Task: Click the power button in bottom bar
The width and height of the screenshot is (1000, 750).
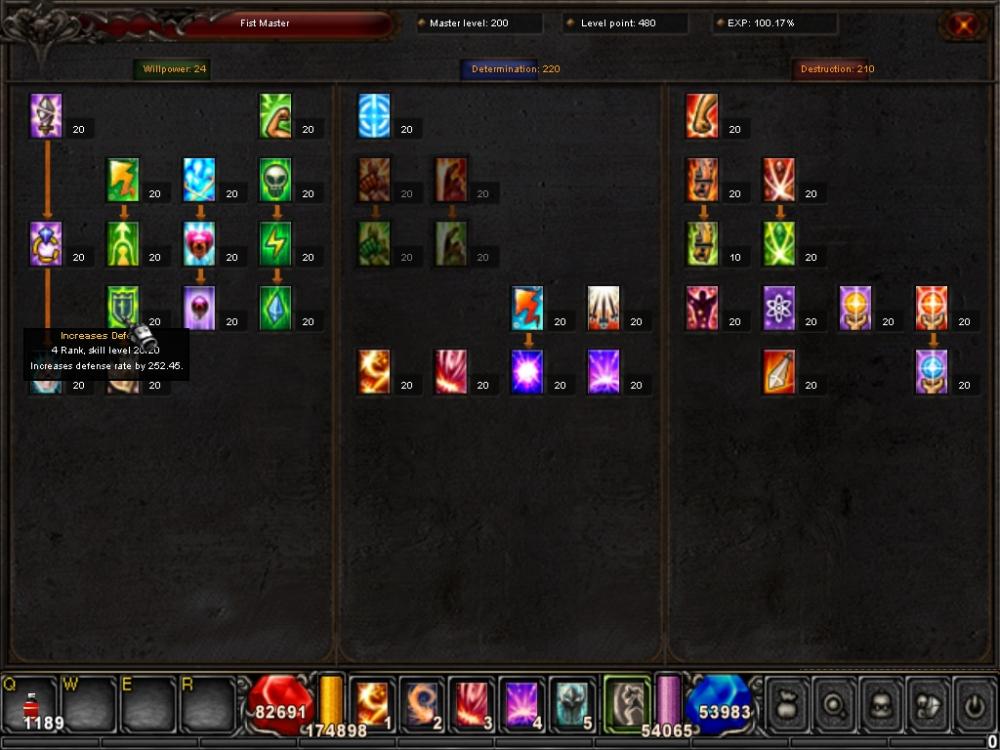Action: click(x=973, y=703)
